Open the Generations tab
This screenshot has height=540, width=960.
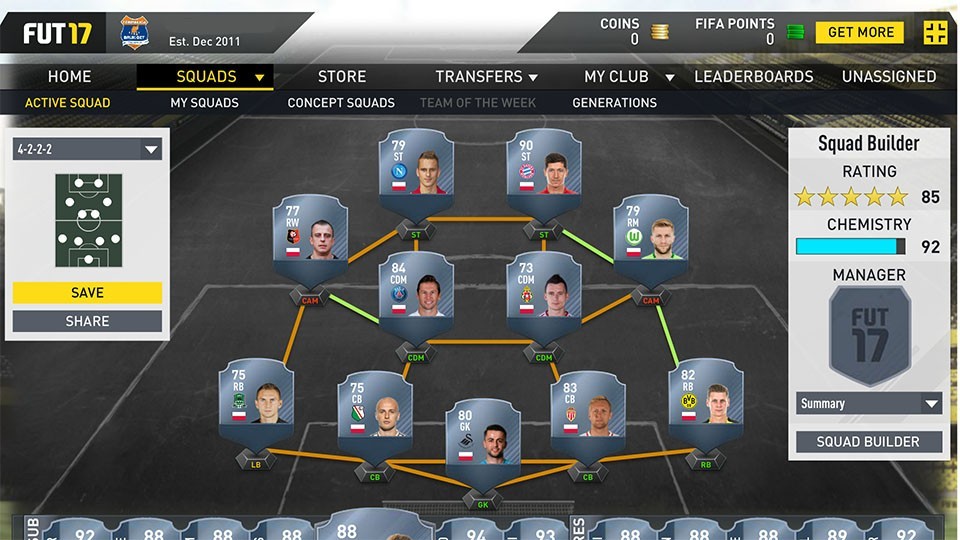click(x=614, y=103)
